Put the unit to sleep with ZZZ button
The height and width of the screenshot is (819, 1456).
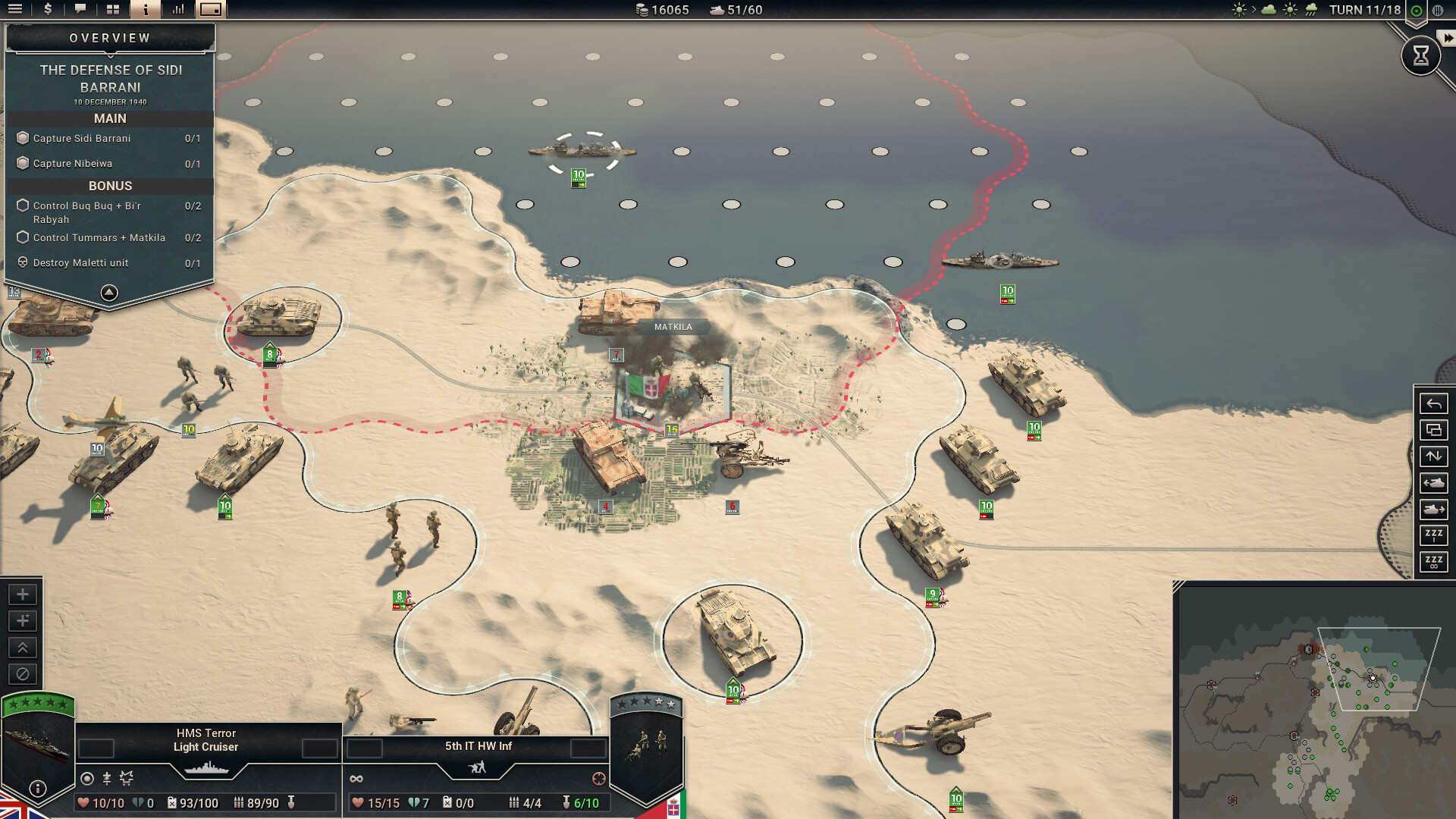(x=1433, y=535)
